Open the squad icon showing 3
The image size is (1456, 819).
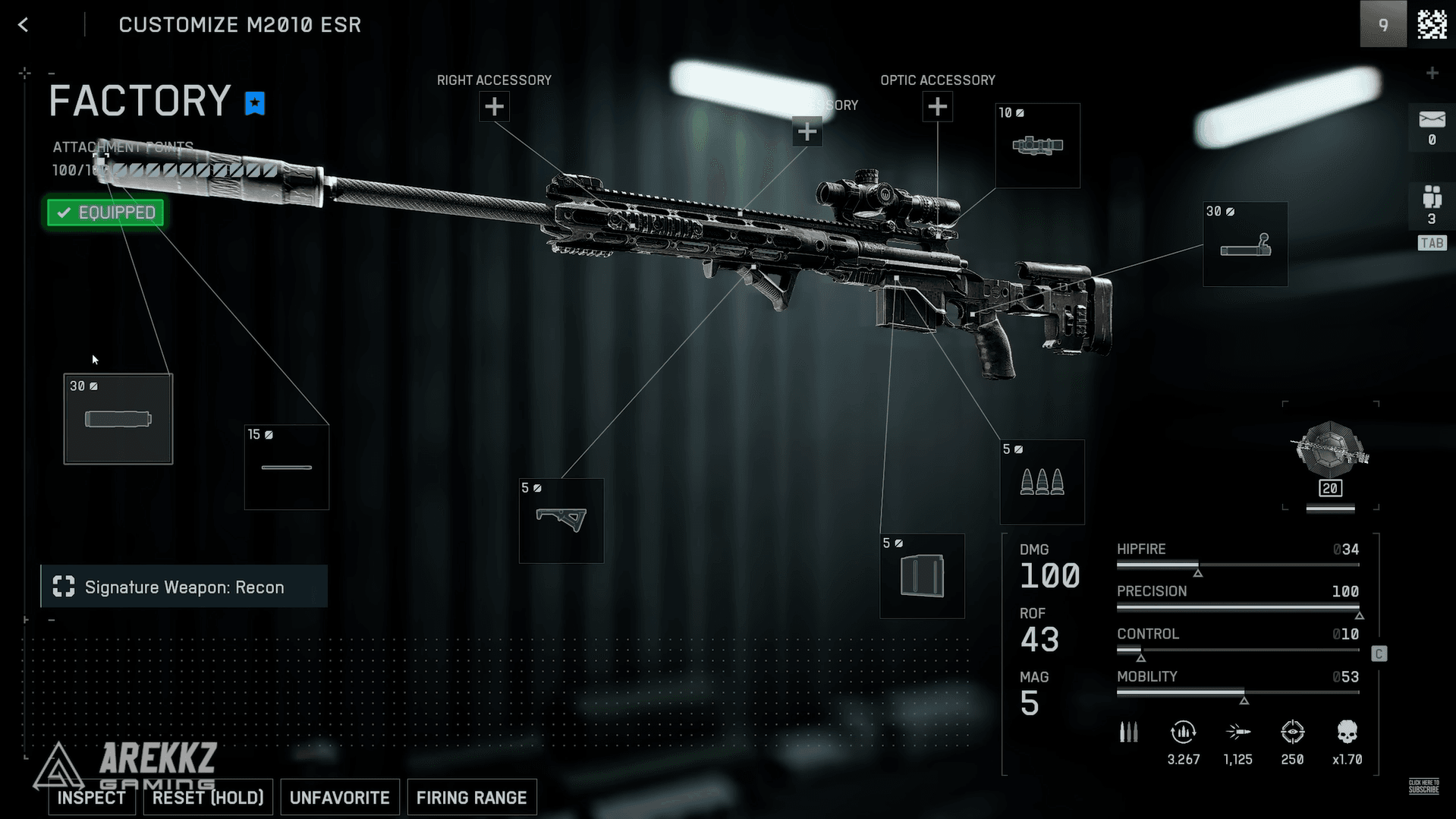(x=1432, y=205)
